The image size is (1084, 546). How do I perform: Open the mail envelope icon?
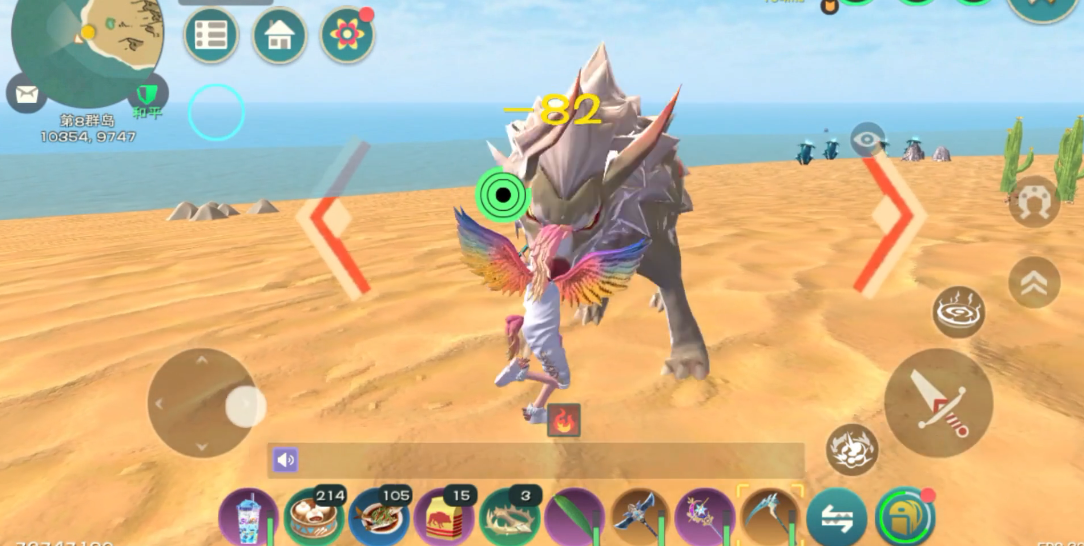coord(26,94)
